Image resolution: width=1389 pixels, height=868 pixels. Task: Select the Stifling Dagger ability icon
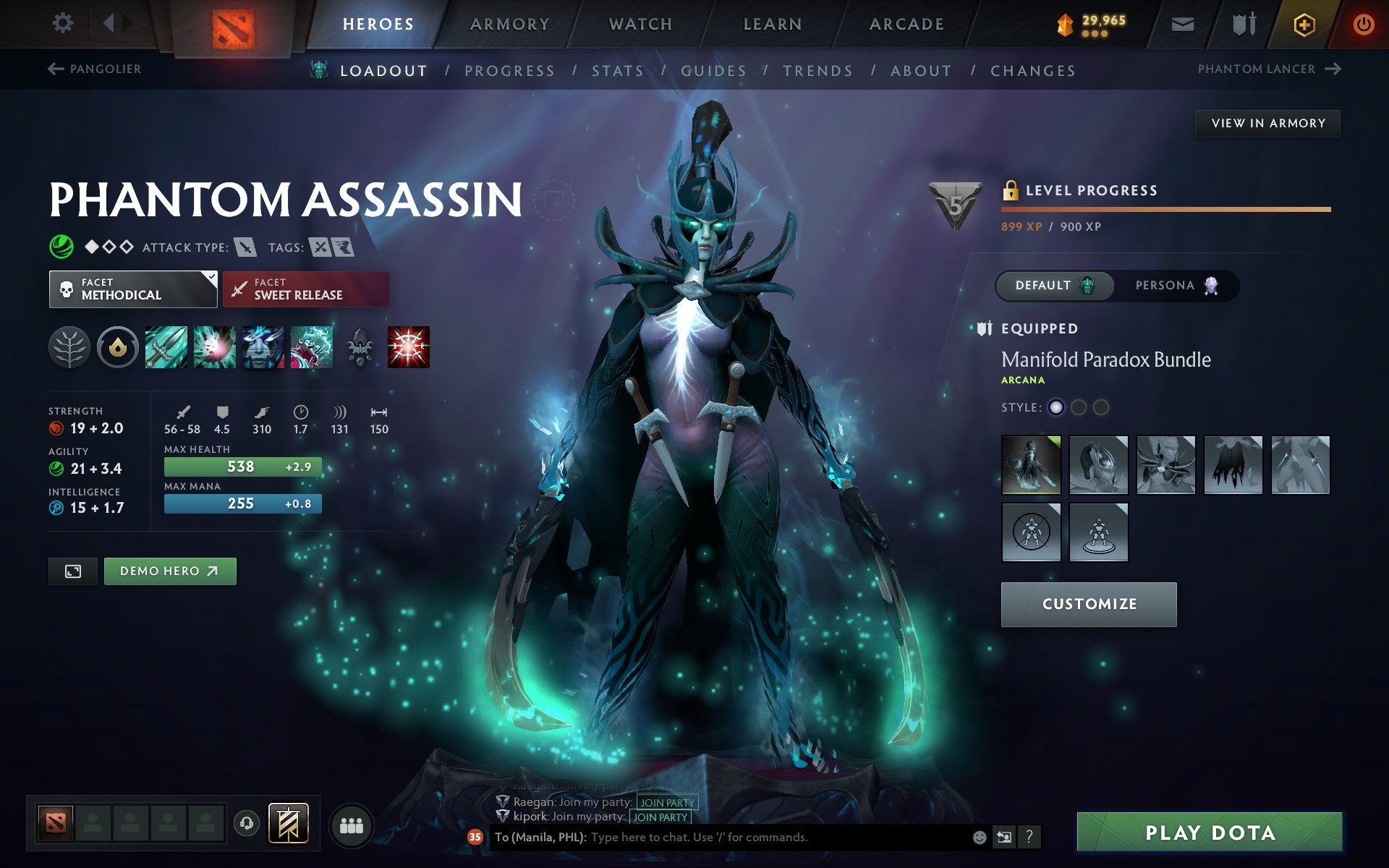165,347
